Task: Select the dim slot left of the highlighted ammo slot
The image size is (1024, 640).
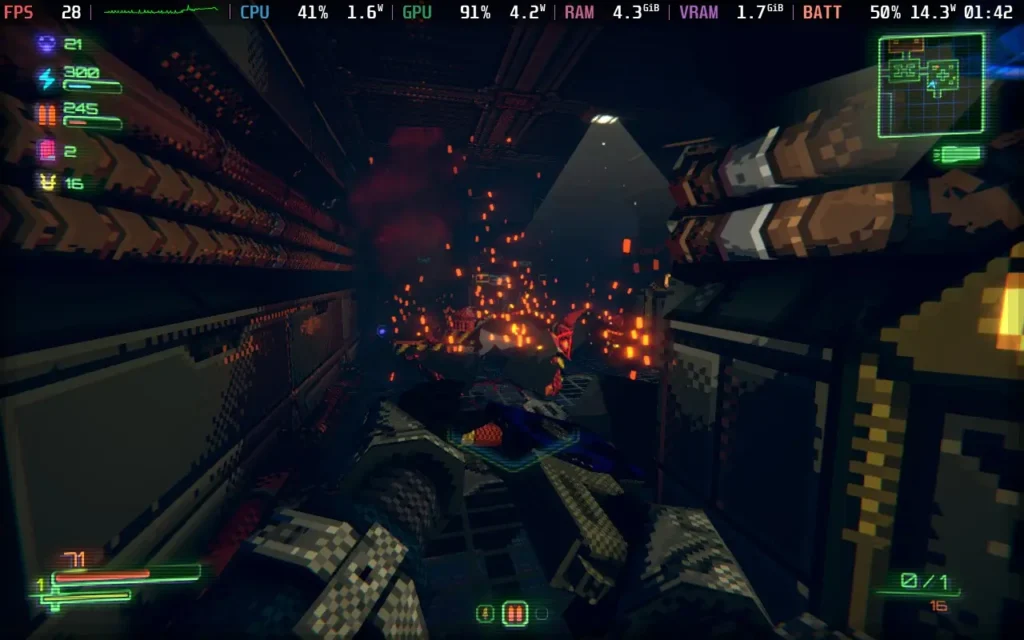Action: click(x=487, y=612)
